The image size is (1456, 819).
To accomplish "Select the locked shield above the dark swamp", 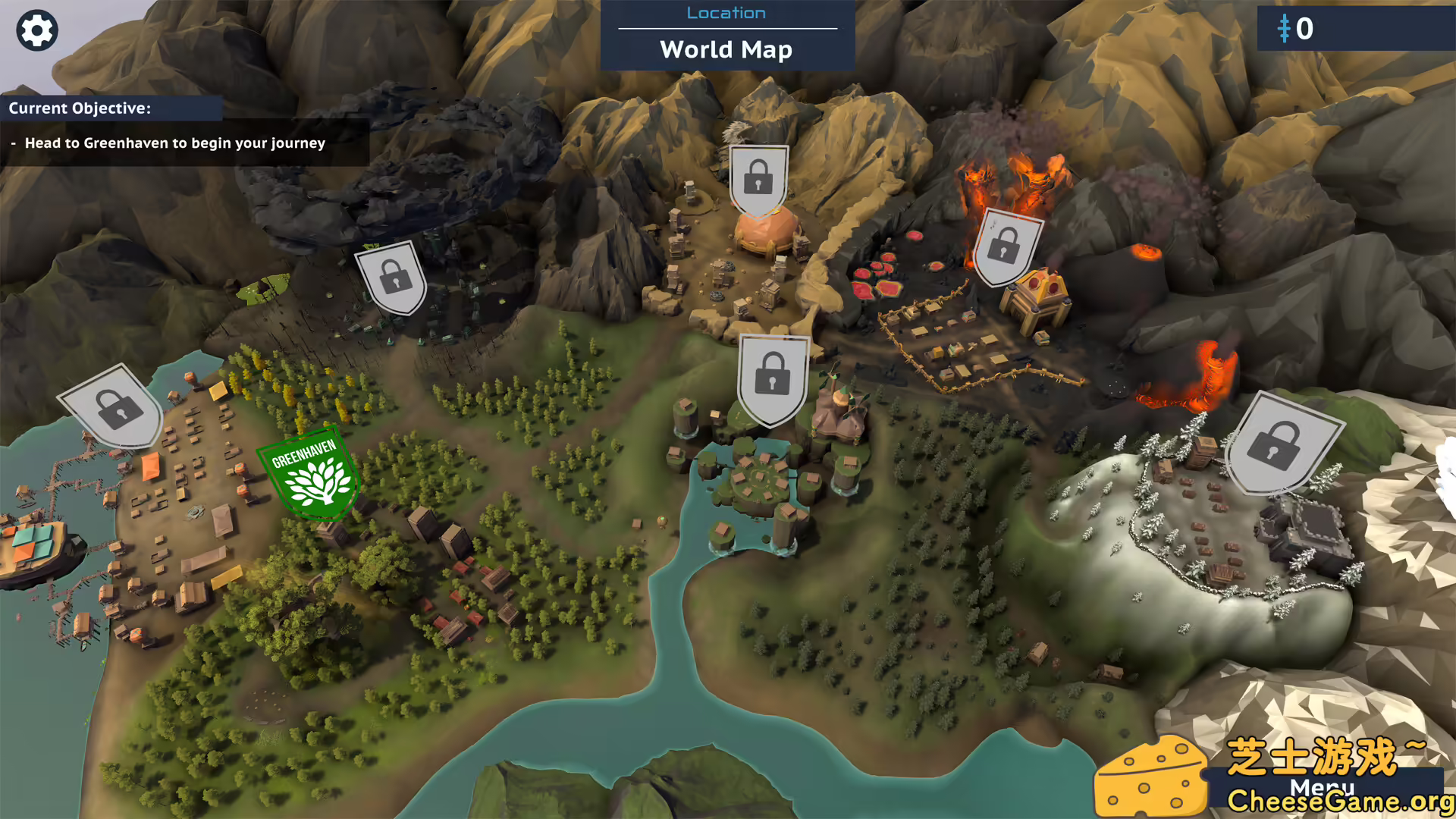I will point(393,277).
